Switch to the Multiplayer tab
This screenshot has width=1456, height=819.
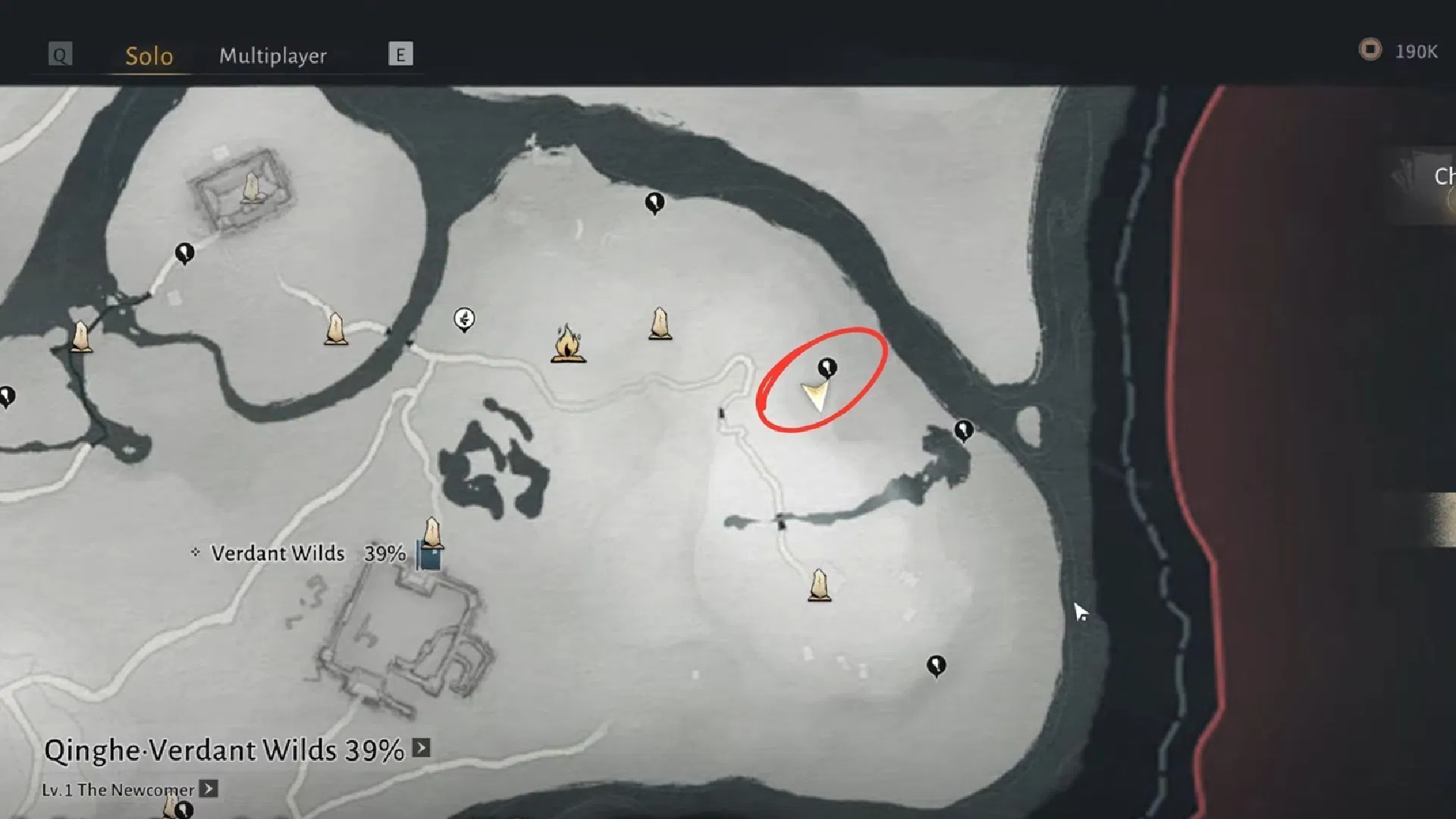pos(272,56)
